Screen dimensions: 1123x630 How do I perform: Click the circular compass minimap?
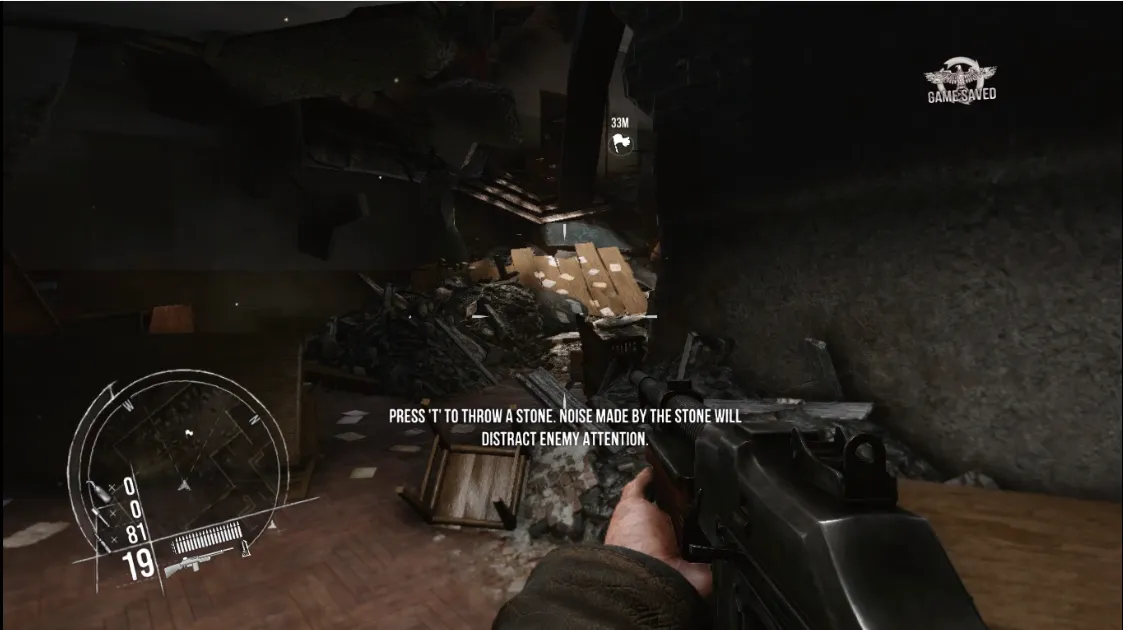(180, 460)
